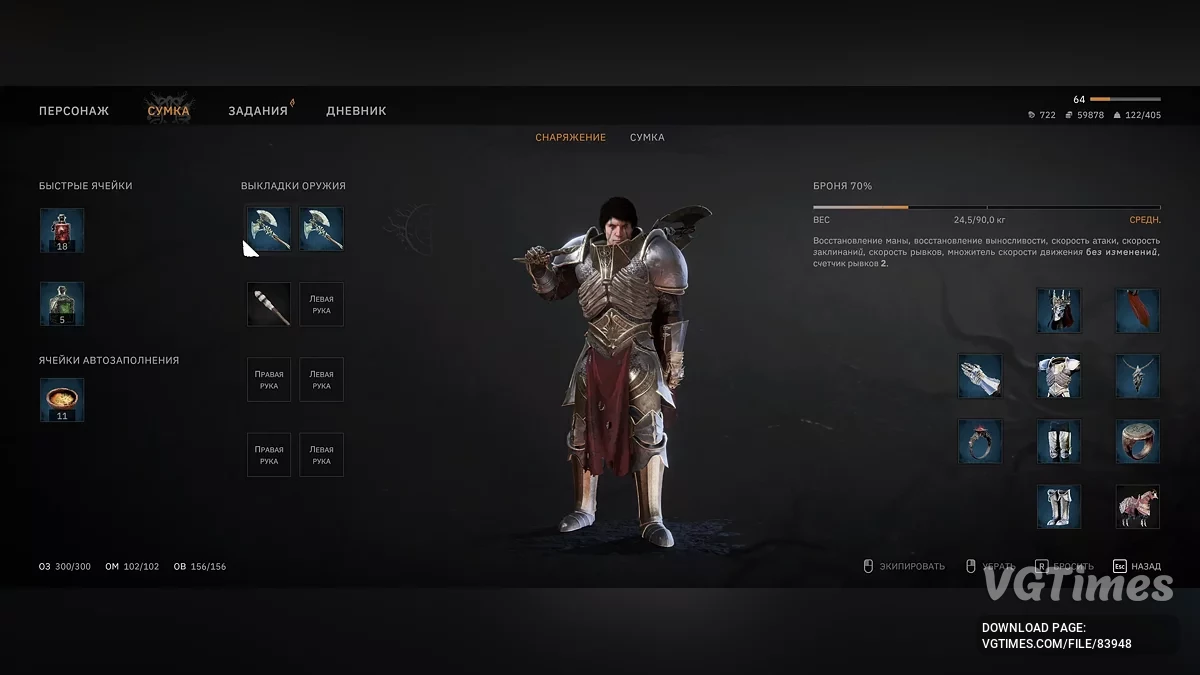Open the Сумка sub-tab beside Снаряжение

point(647,137)
